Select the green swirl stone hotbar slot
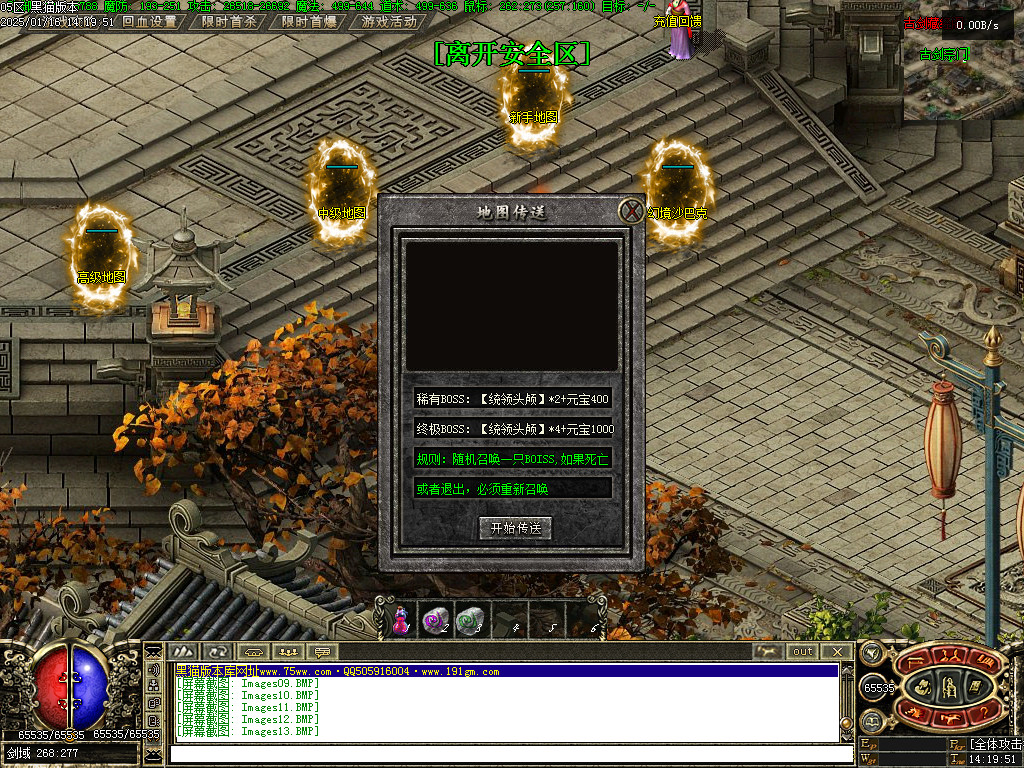Viewport: 1024px width, 768px height. point(469,621)
